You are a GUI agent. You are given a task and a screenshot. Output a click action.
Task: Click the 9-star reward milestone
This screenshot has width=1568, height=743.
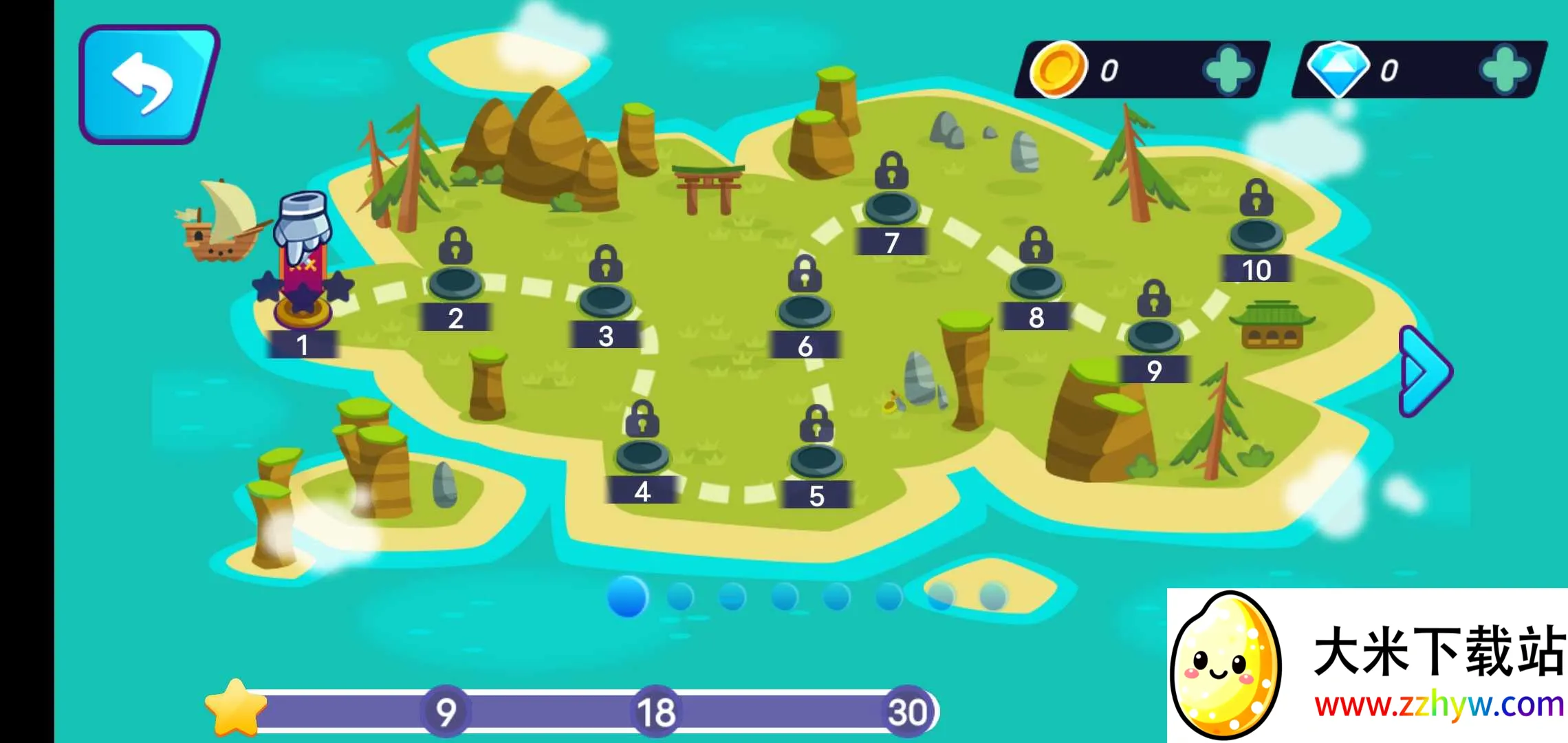tap(446, 711)
